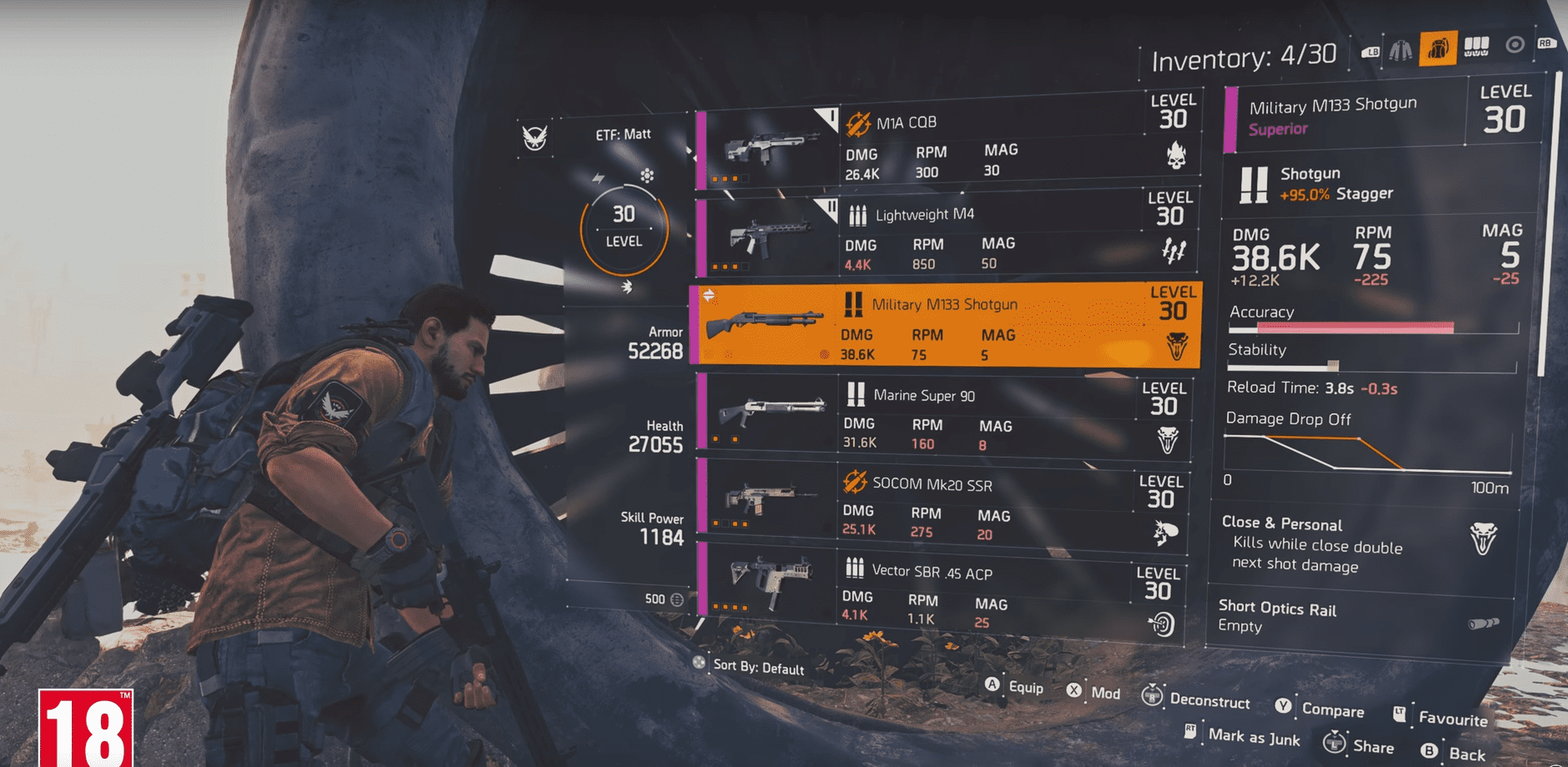1568x767 pixels.
Task: Open the circular target icon tab
Action: coord(1515,45)
